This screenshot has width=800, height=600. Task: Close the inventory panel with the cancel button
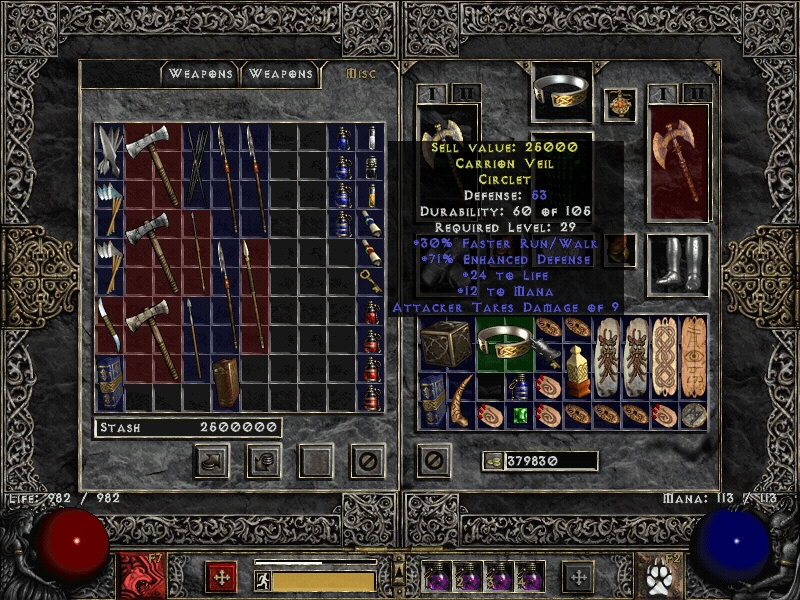point(432,461)
